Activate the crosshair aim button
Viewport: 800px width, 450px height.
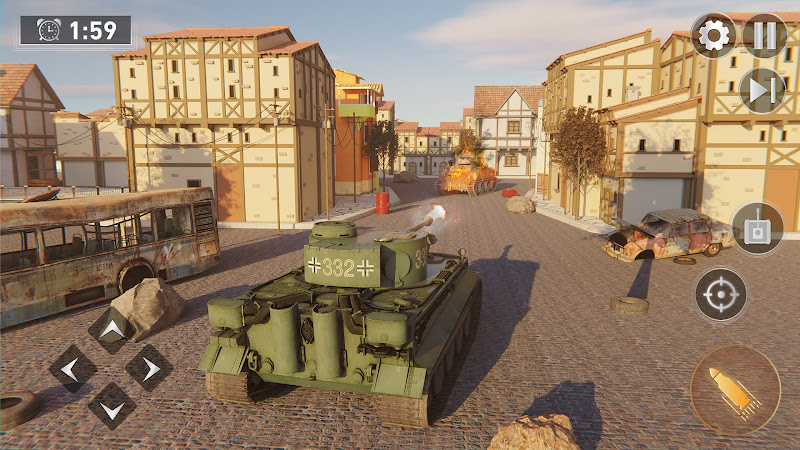[x=721, y=294]
